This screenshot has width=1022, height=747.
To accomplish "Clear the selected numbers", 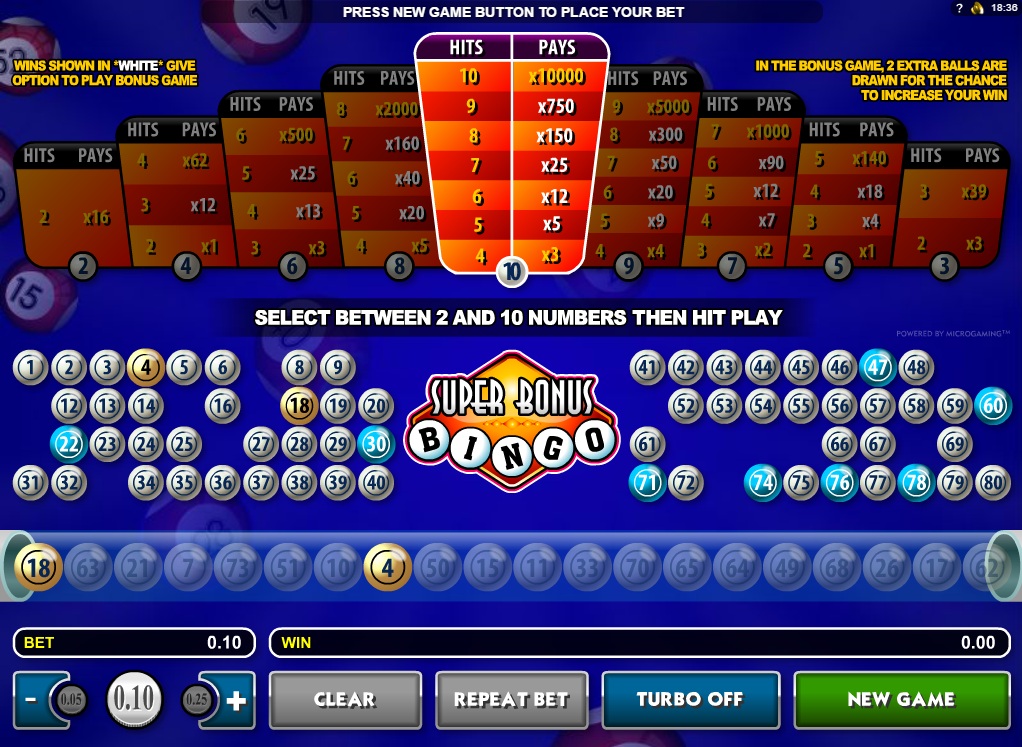I will pos(345,700).
